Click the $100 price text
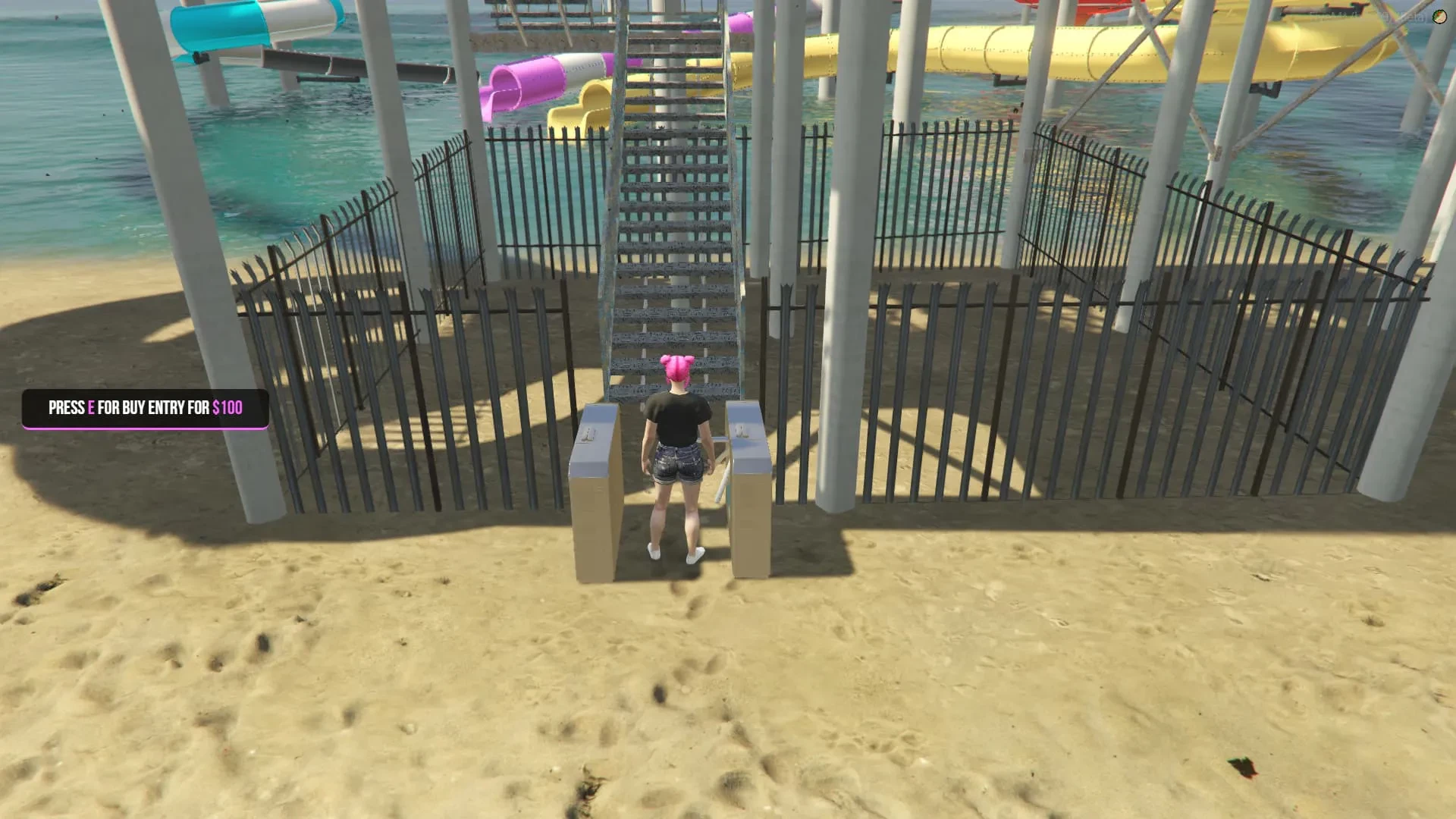 click(227, 407)
